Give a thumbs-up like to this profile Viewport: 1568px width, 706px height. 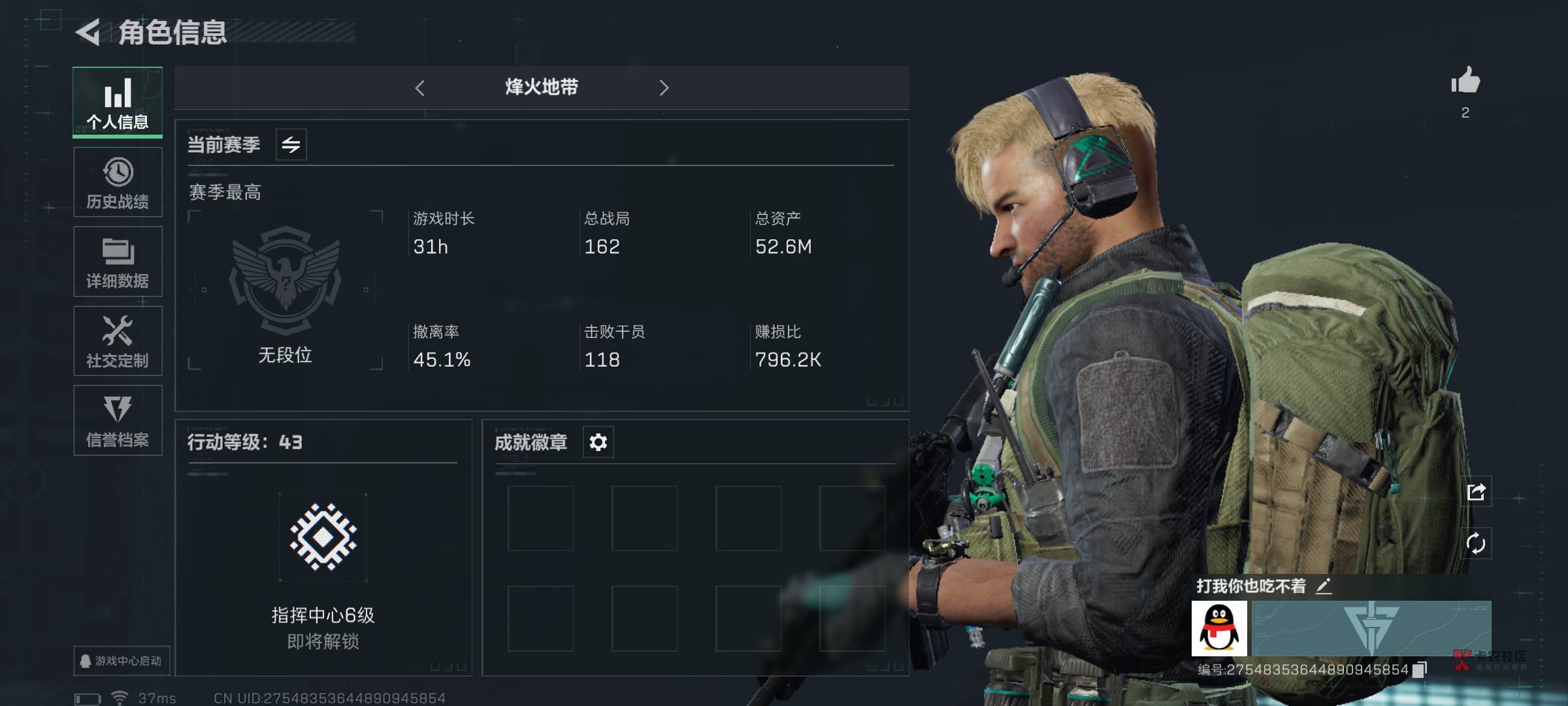(x=1465, y=82)
